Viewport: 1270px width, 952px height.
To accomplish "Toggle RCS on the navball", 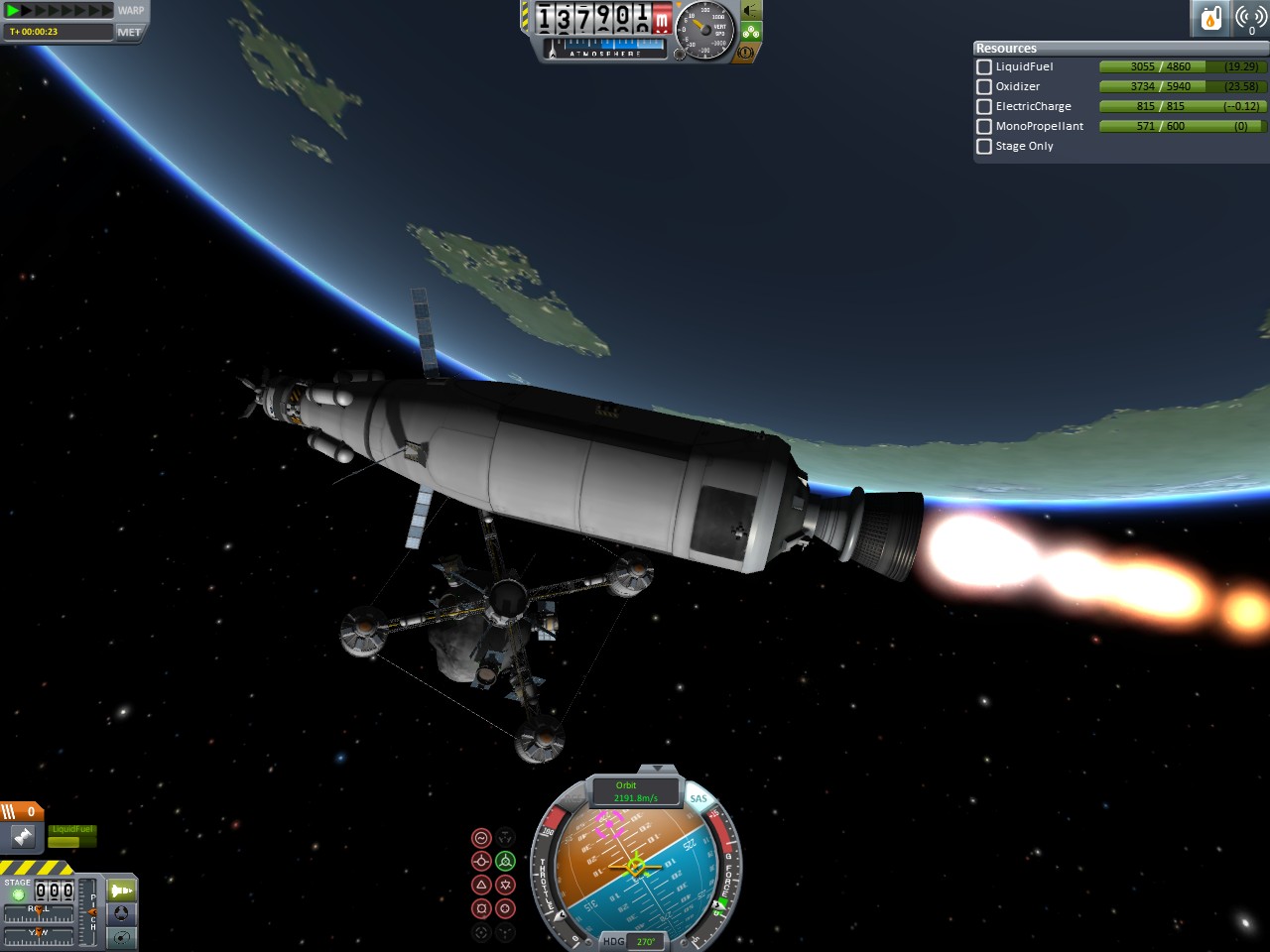I will click(x=573, y=798).
